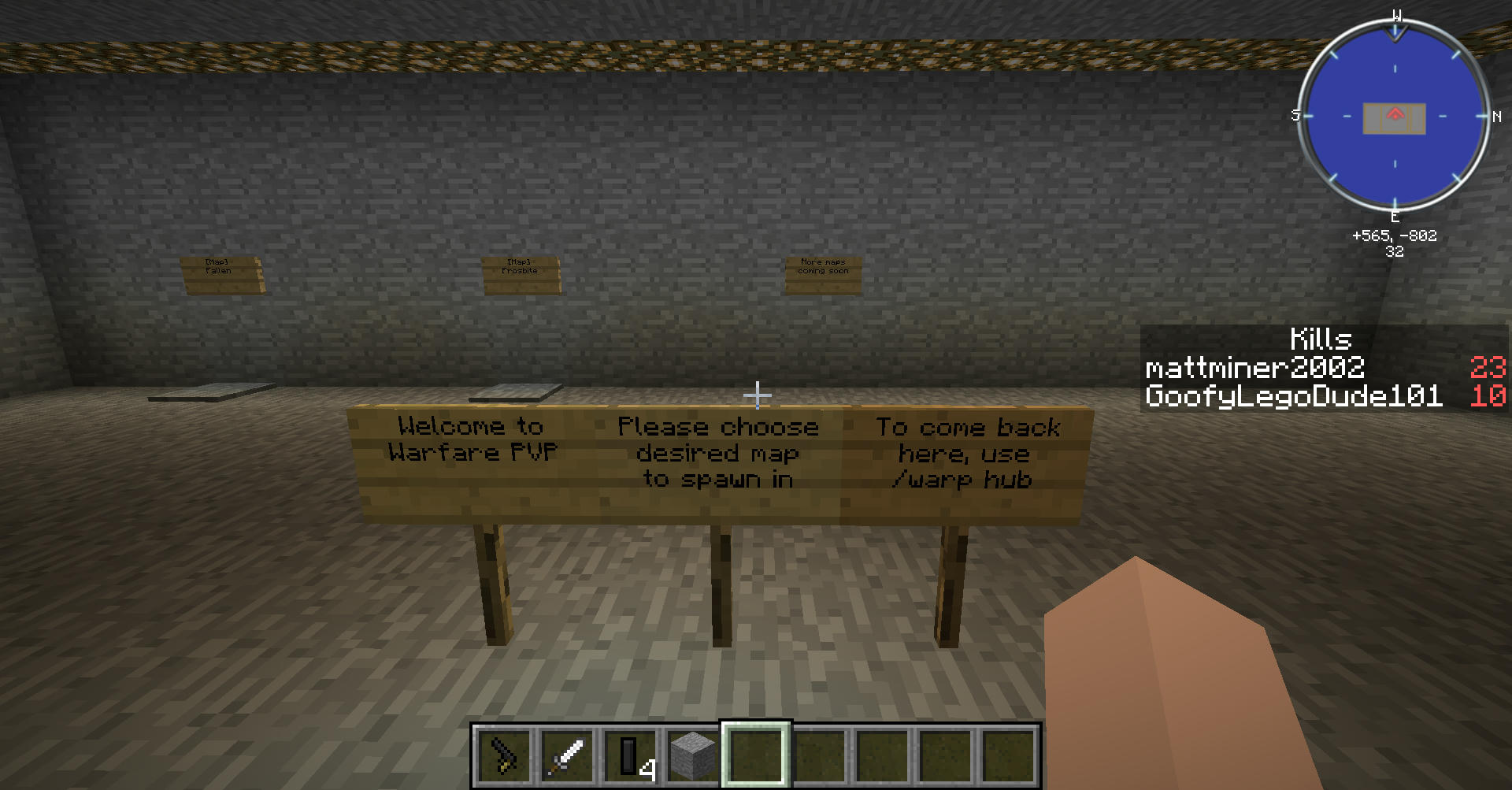Select GoofyLegoDude101 in the Kills scoreboard
The height and width of the screenshot is (790, 1512).
point(1293,395)
